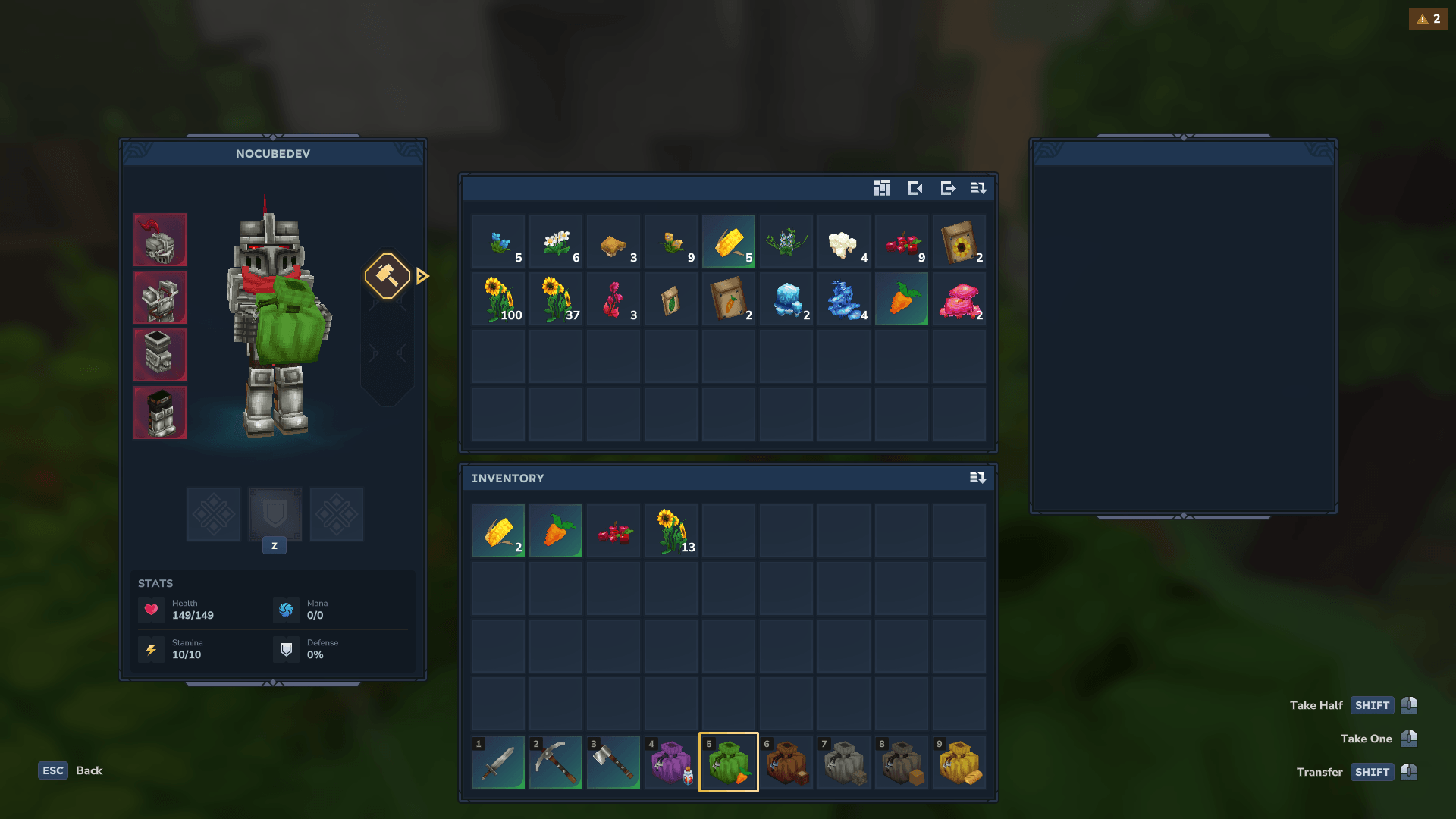Select the pickaxe in hotbar slot 2

556,762
